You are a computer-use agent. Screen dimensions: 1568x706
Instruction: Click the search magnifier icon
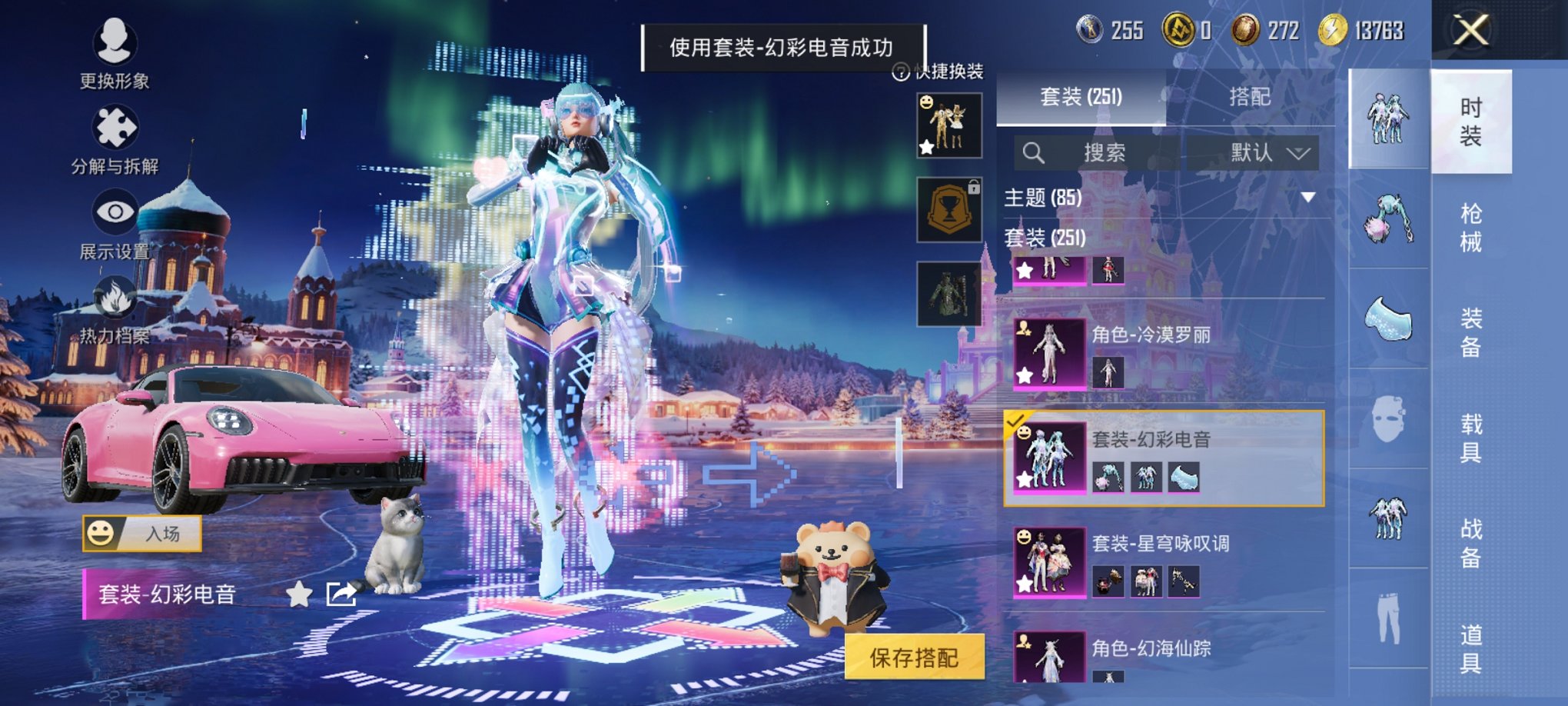pos(1034,153)
